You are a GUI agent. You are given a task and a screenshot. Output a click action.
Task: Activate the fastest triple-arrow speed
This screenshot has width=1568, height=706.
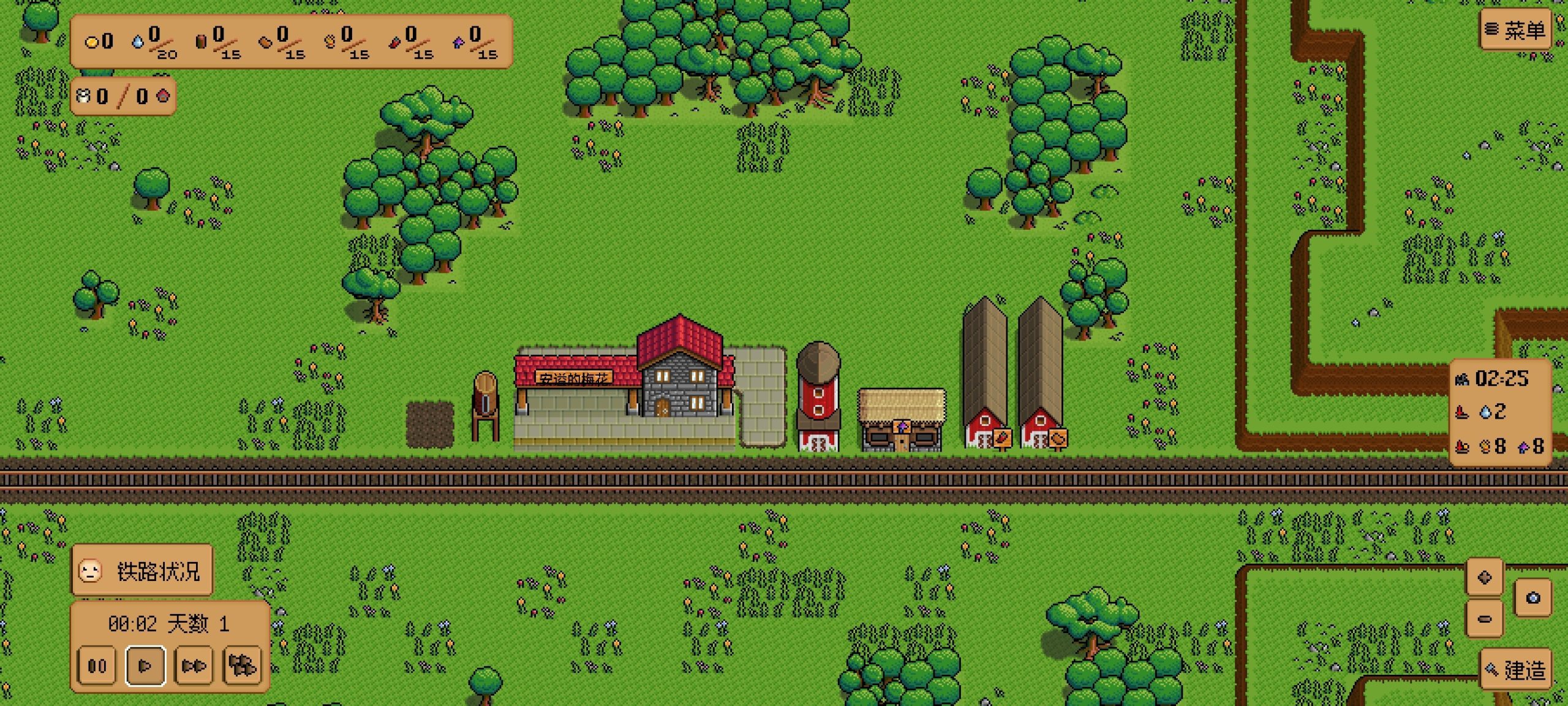pyautogui.click(x=242, y=665)
